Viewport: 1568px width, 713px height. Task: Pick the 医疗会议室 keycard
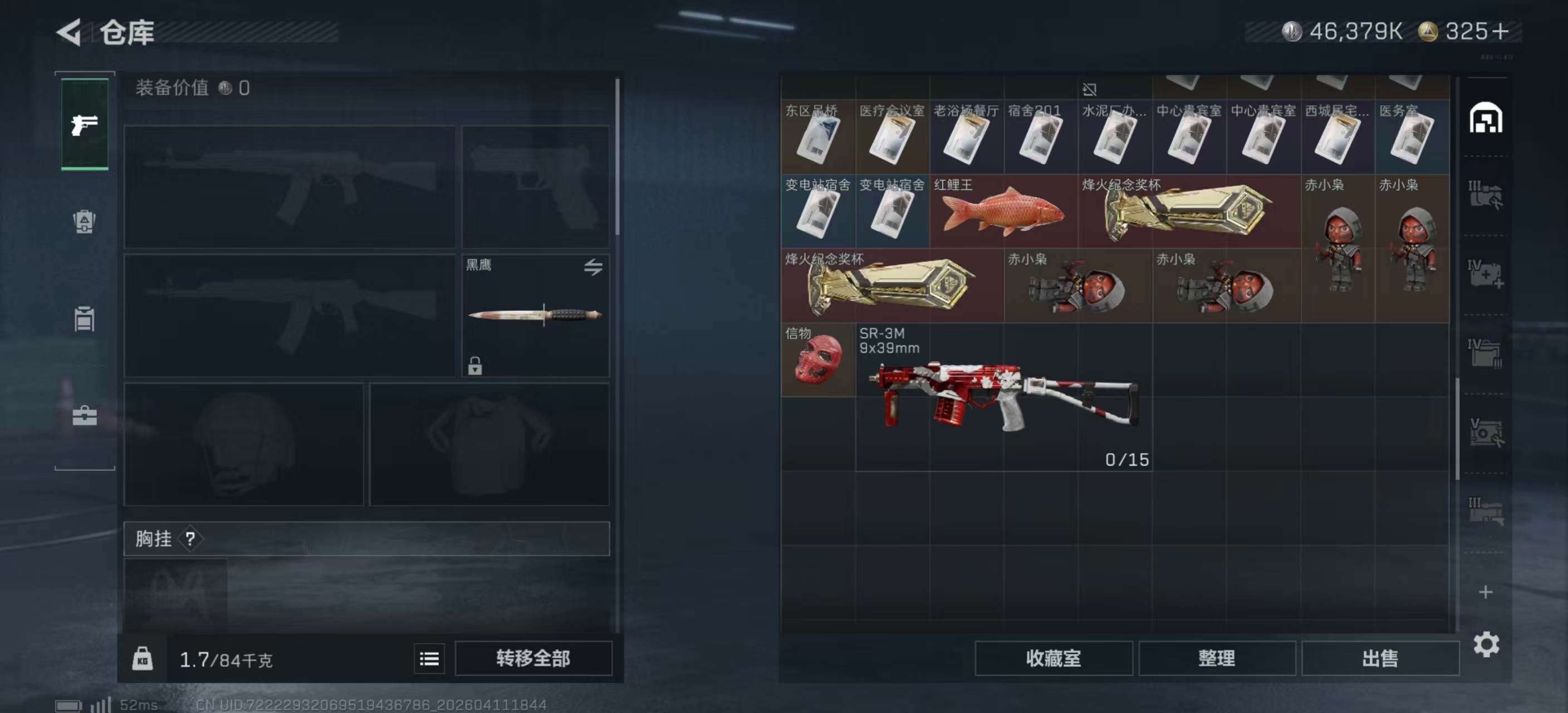[x=891, y=138]
